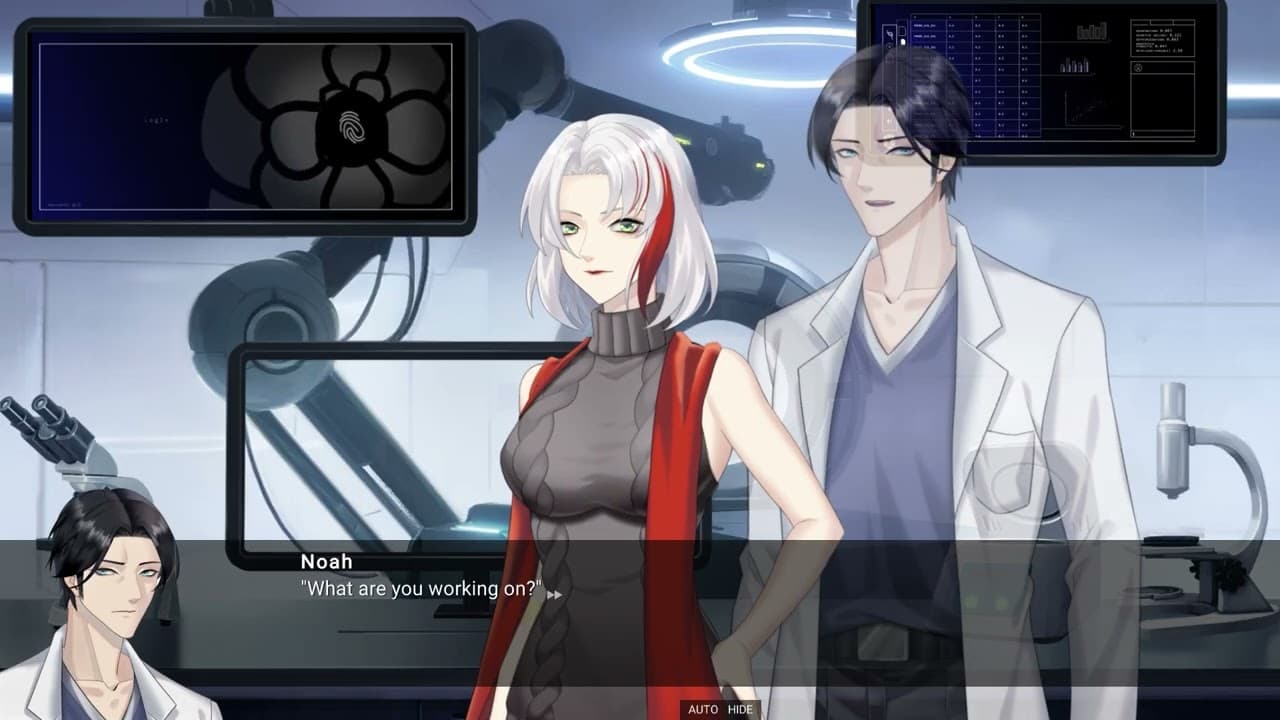Click the circled icon on the right monitor panel
Viewport: 1280px width, 720px height.
pyautogui.click(x=1137, y=66)
